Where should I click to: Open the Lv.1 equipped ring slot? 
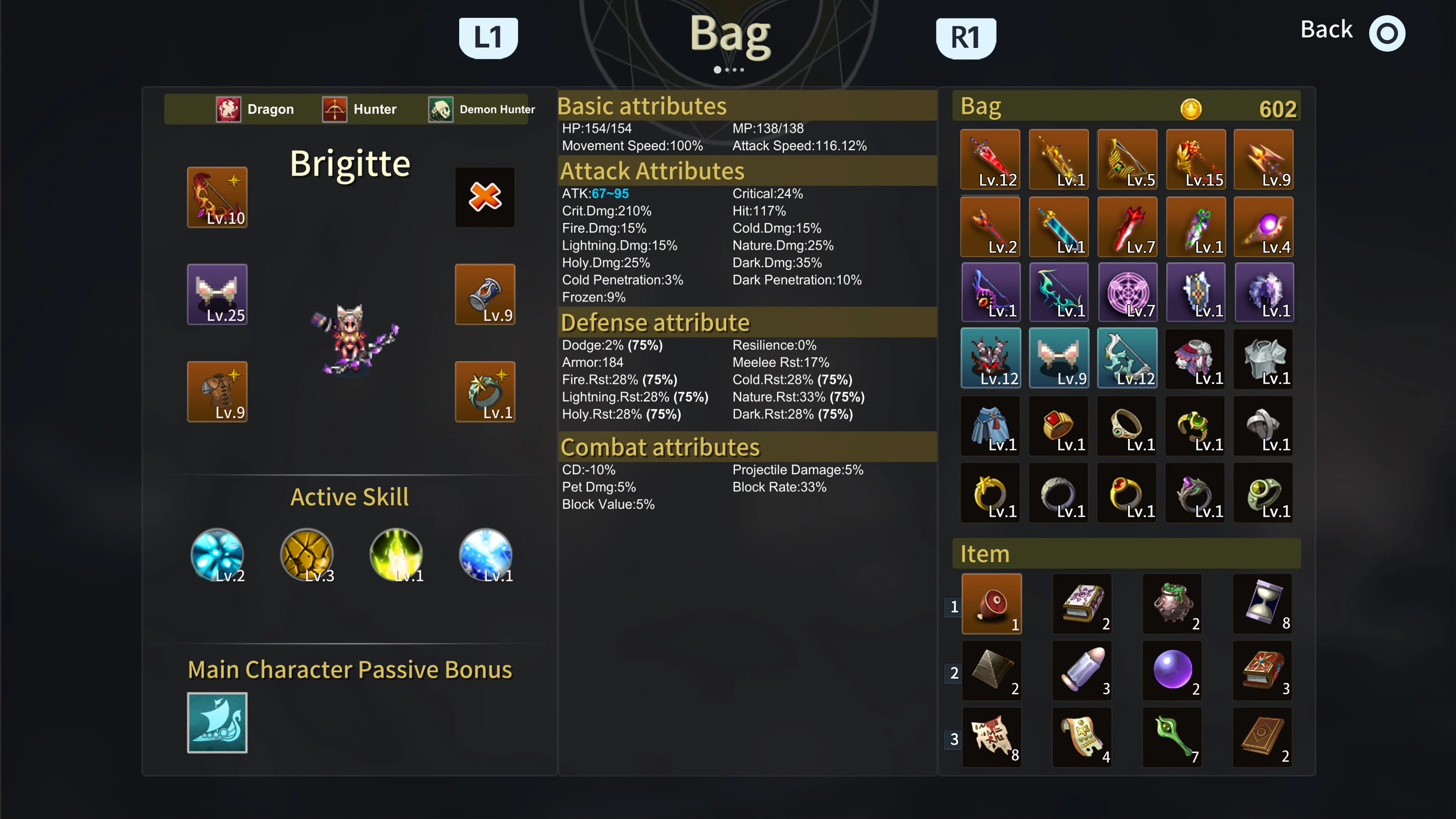click(x=485, y=391)
